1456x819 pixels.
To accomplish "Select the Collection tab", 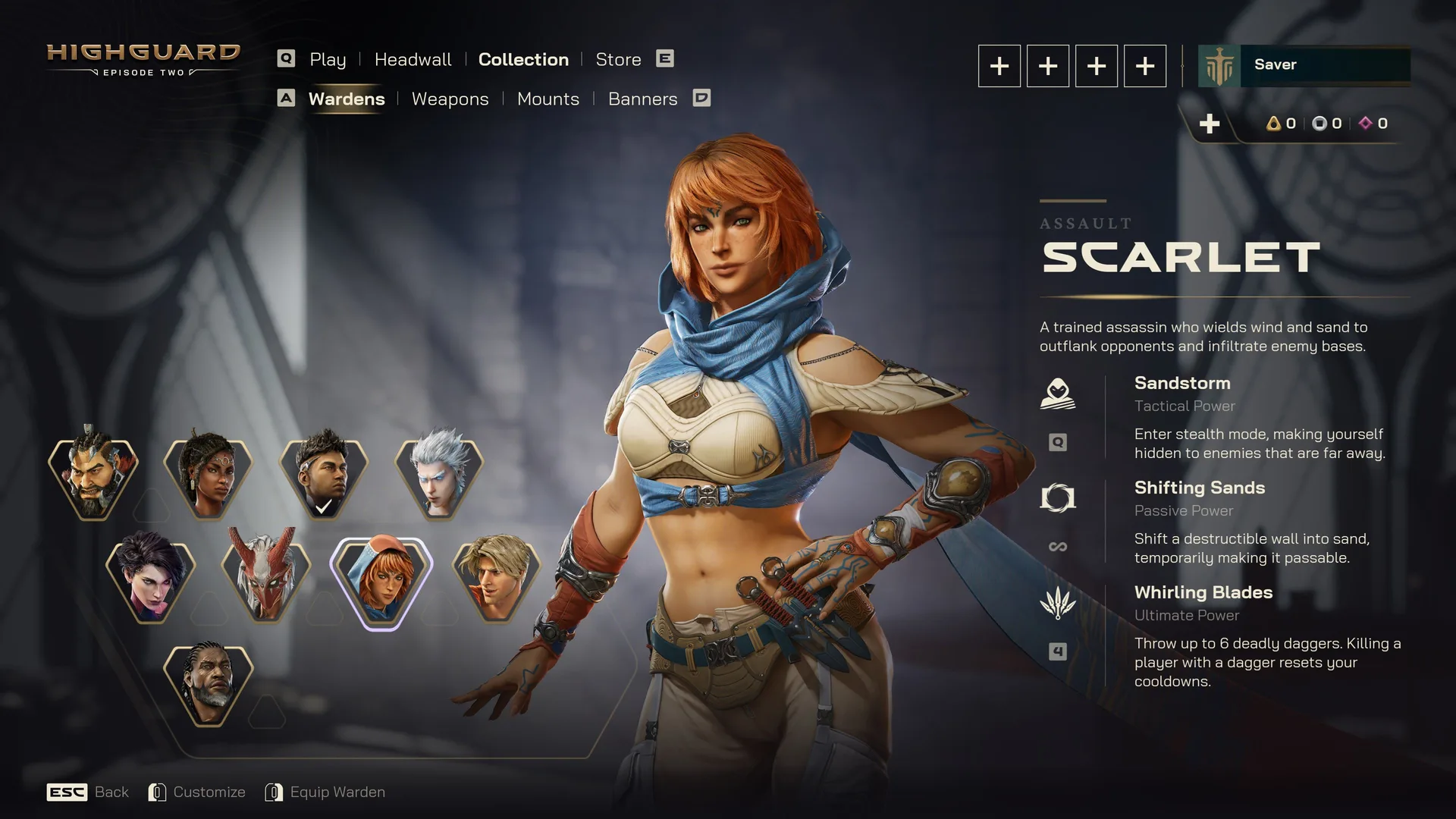I will pos(523,59).
